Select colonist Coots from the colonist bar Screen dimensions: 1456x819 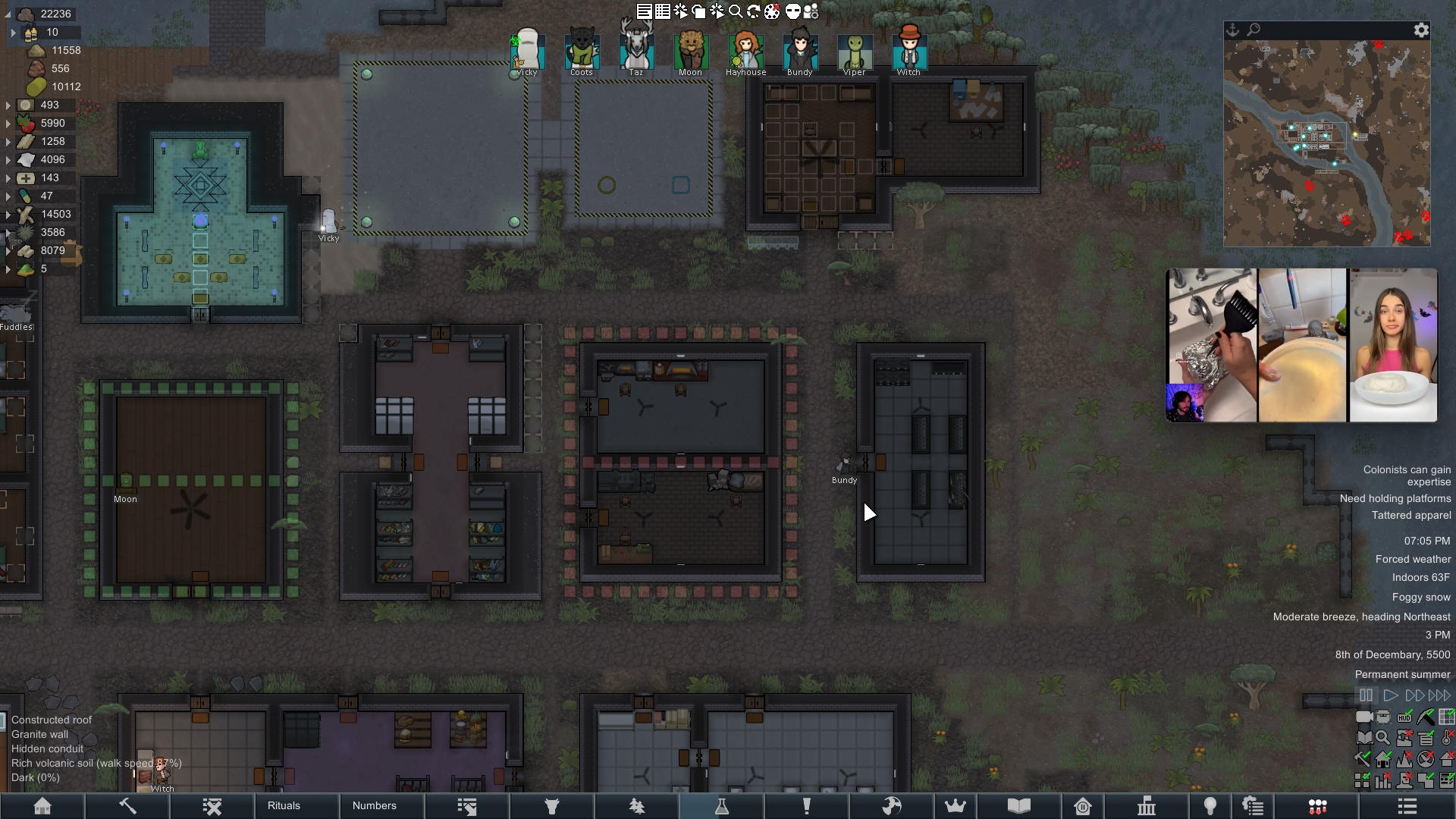click(x=582, y=51)
